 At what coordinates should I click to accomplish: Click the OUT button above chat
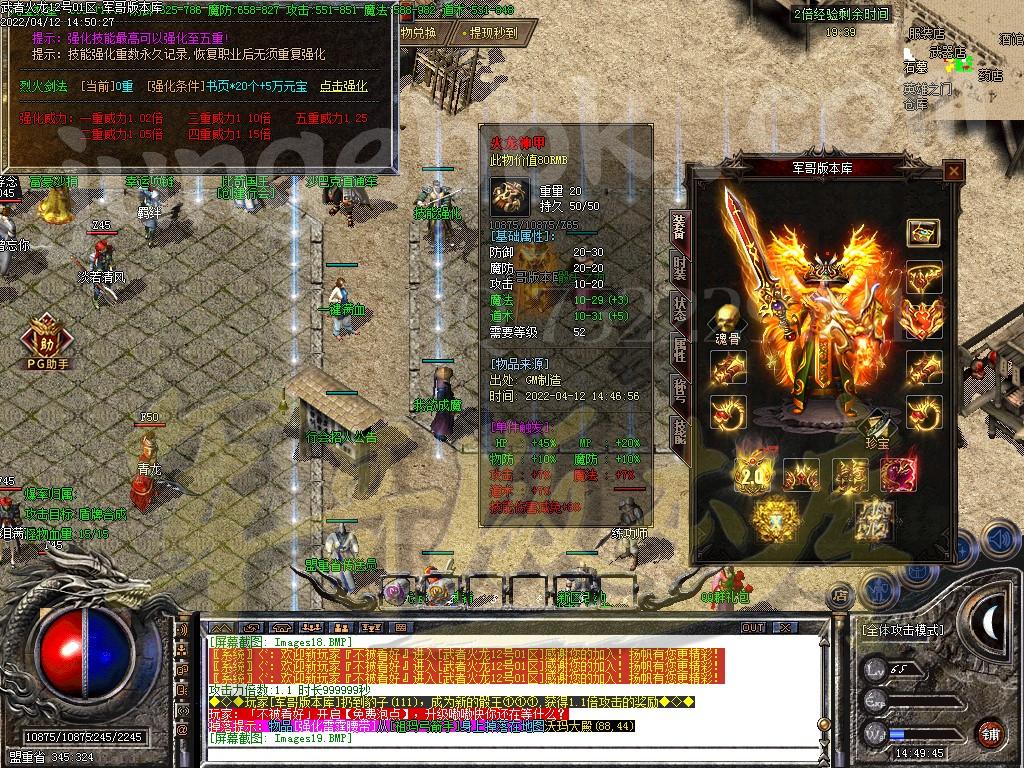pos(752,627)
